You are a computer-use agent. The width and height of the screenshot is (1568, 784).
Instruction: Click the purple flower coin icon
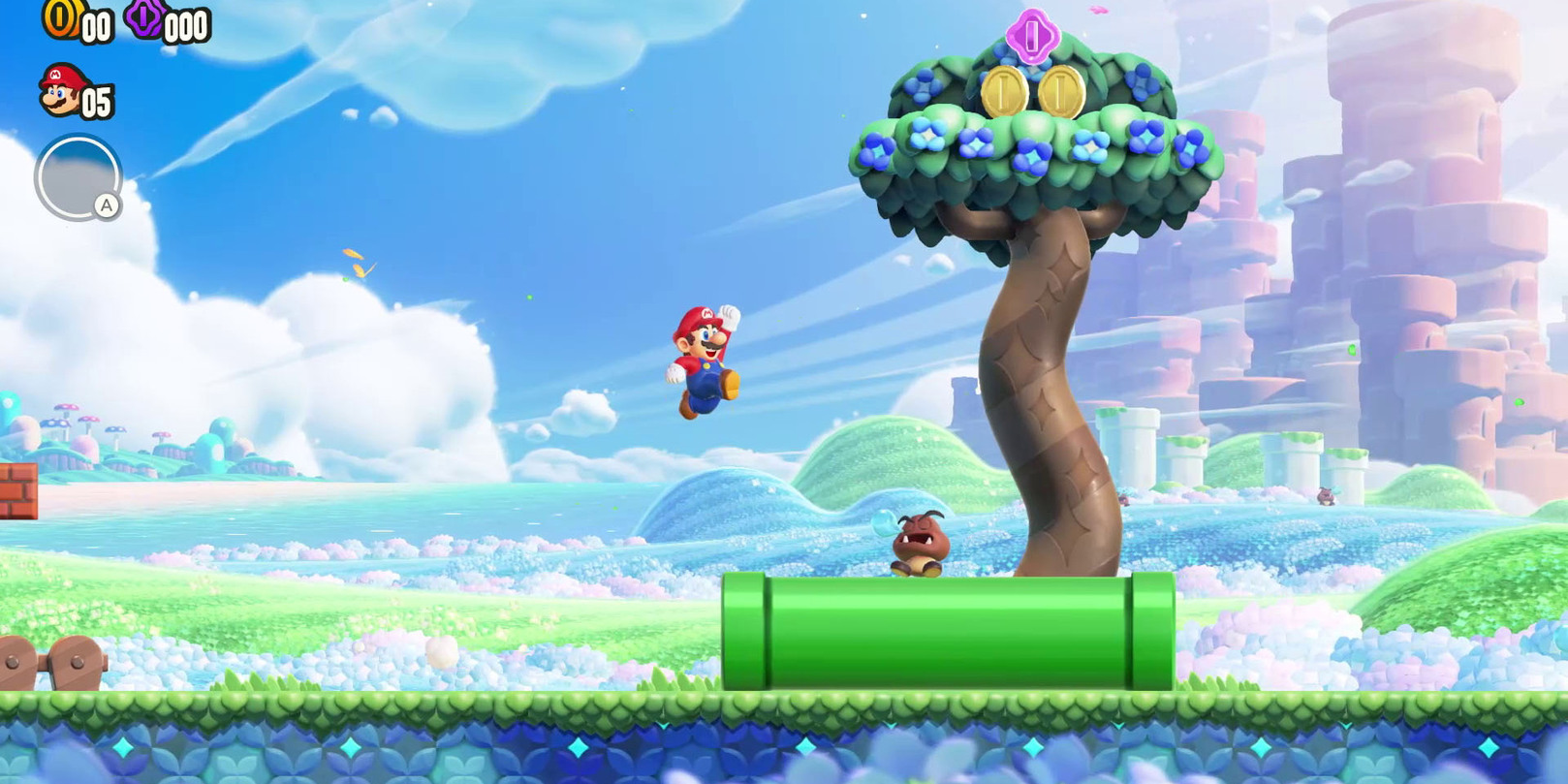pyautogui.click(x=143, y=19)
